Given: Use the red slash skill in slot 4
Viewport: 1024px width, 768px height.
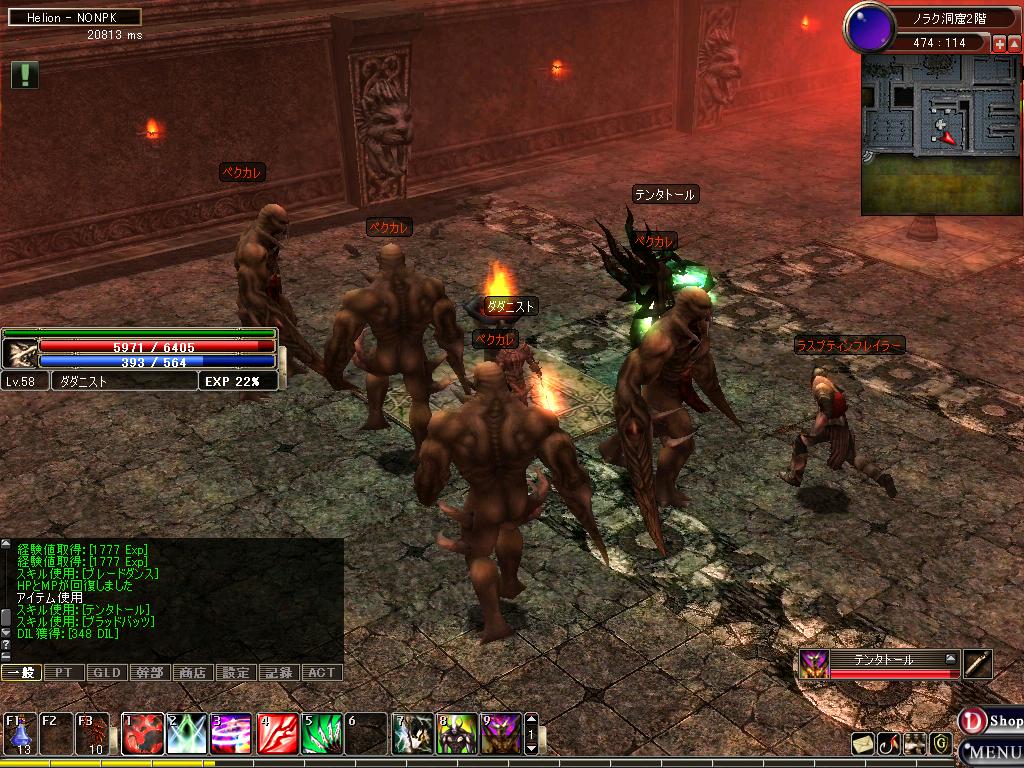Looking at the screenshot, I should 277,733.
